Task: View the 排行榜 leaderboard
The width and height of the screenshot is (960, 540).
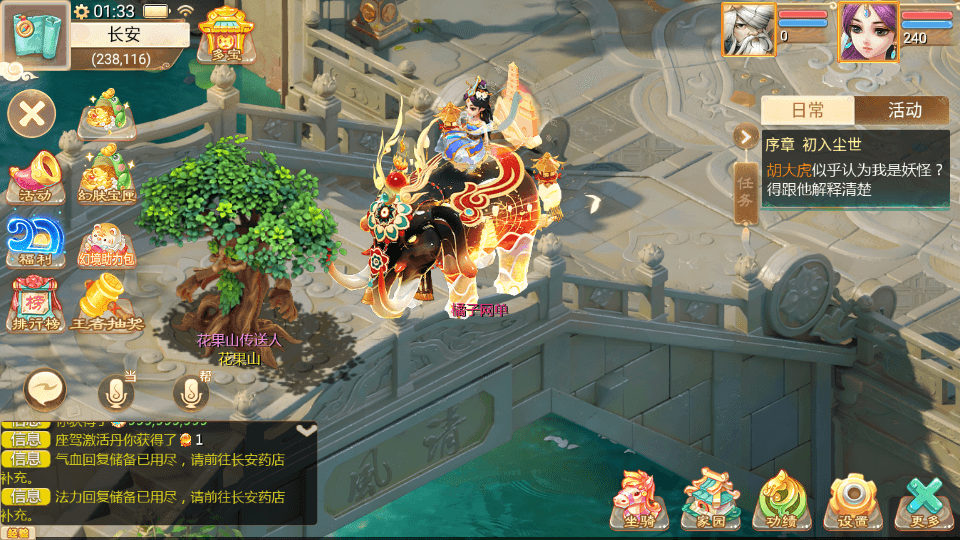Action: click(35, 303)
